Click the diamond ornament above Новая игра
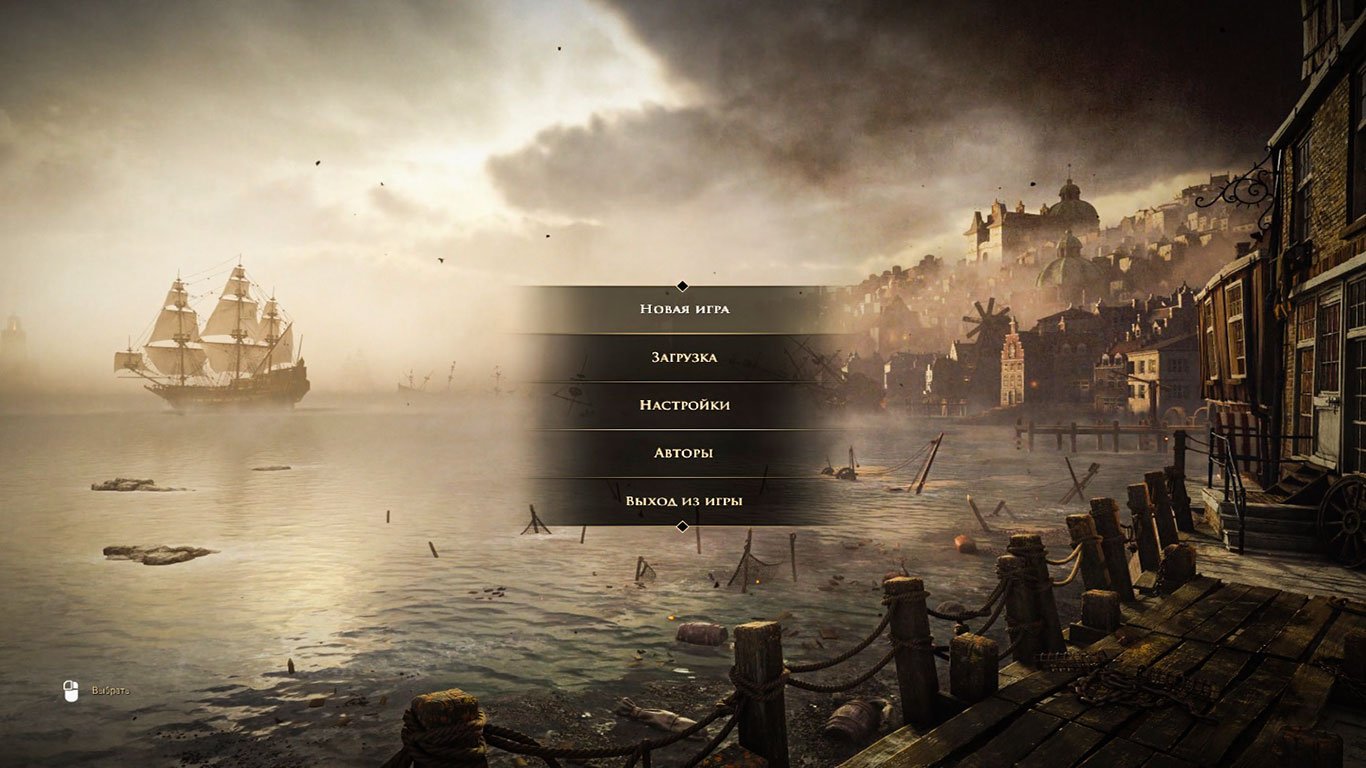Viewport: 1366px width, 768px height. tap(683, 285)
